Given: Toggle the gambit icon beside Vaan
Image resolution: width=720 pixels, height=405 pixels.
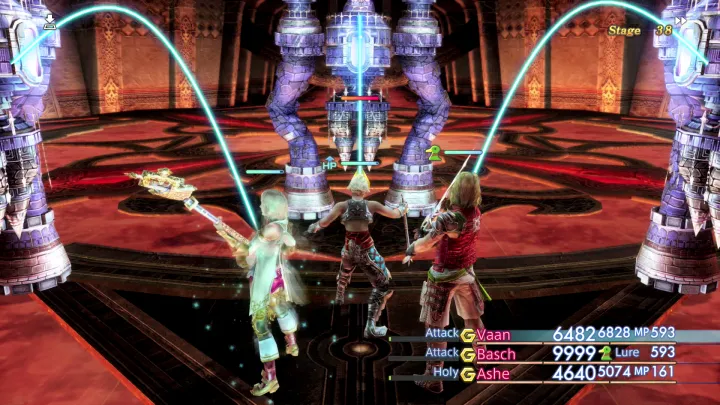Looking at the screenshot, I should click(467, 334).
